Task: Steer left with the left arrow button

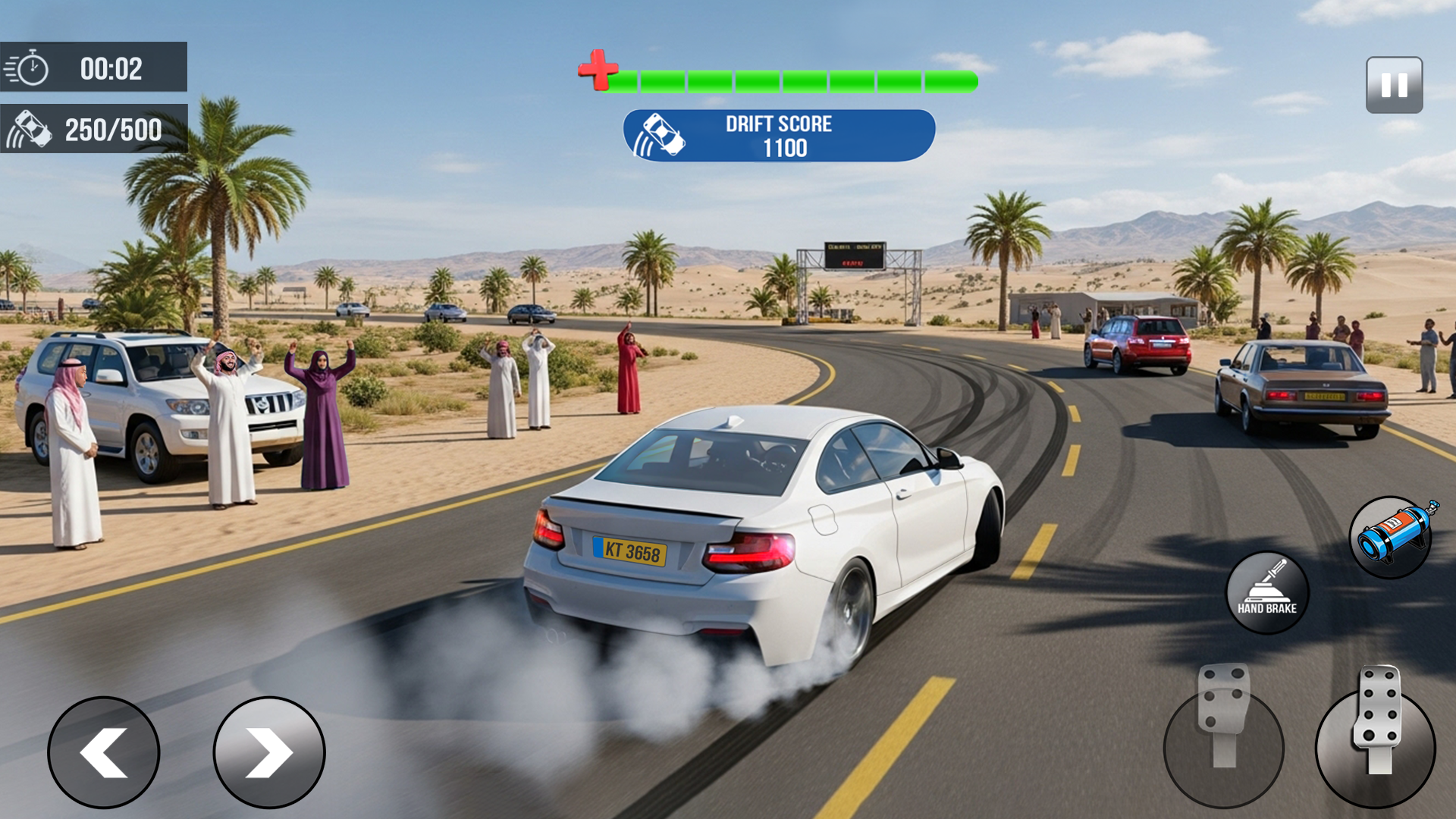Action: (104, 752)
